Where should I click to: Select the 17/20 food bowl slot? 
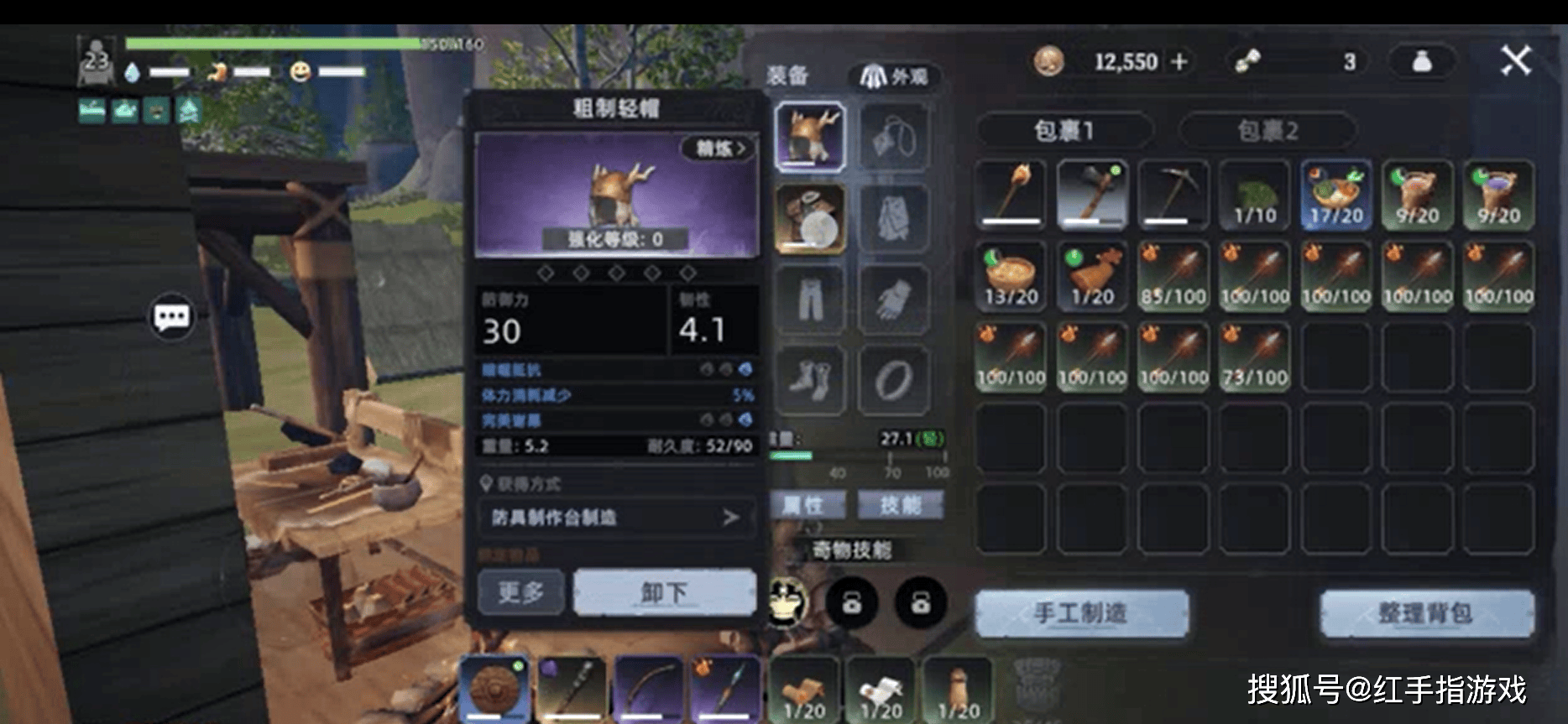(1336, 195)
